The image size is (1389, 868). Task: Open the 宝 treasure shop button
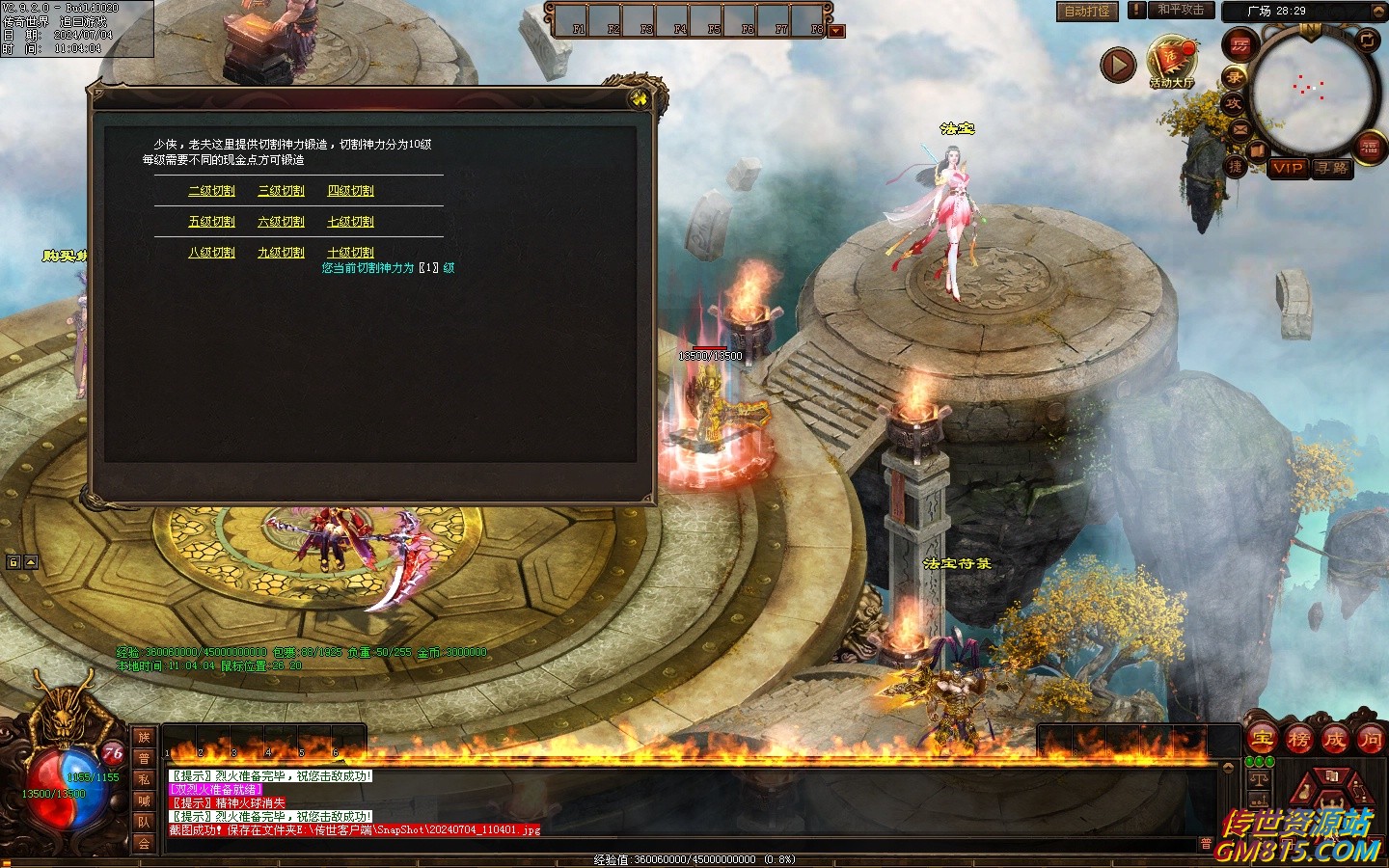[1262, 741]
